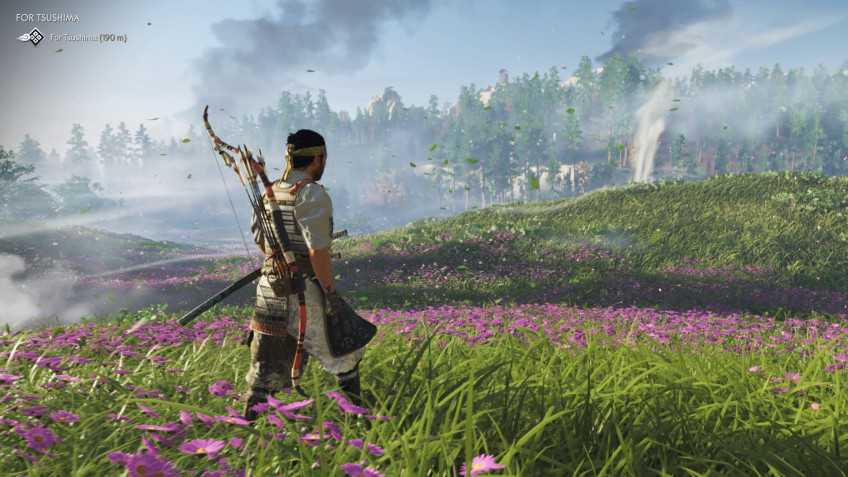848x477 pixels.
Task: Click the diamond clan crest objective icon
Action: 35,37
